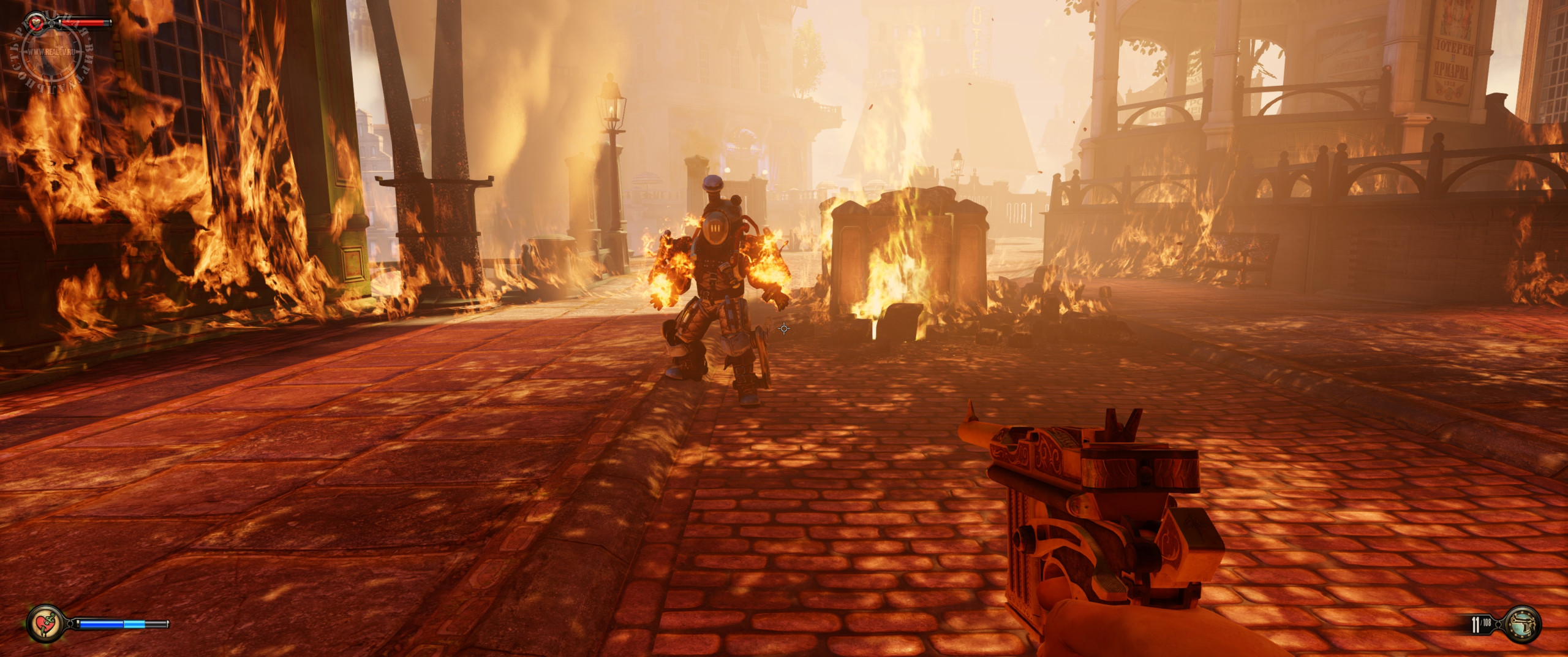Click the equipped pistol weapon icon
Screen dimensions: 1568x657
[1522, 624]
